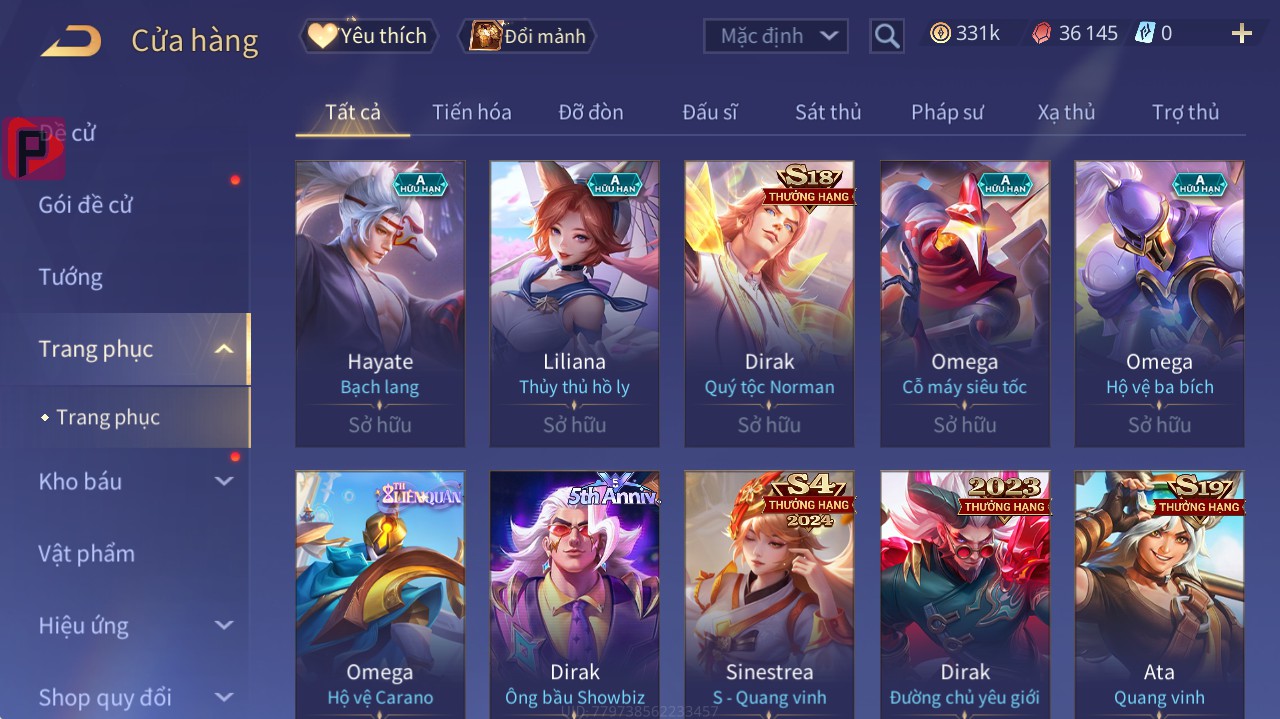Expand the Mặc định sort dropdown
1280x719 pixels.
click(776, 36)
